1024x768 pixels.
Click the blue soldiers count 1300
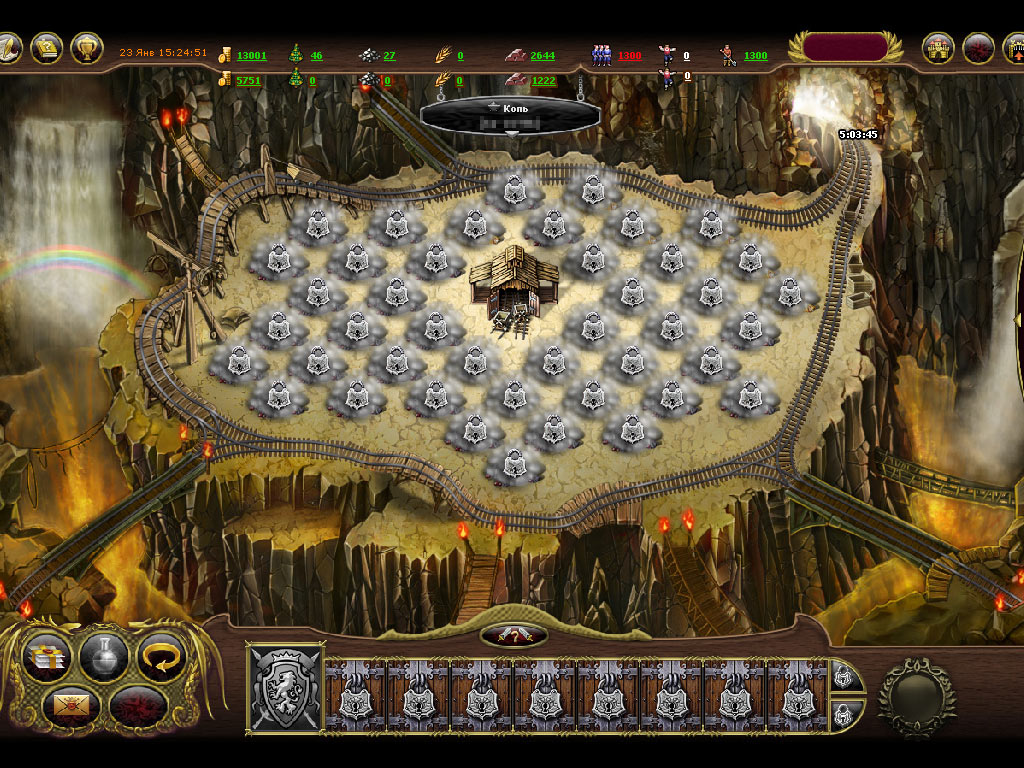pos(629,56)
